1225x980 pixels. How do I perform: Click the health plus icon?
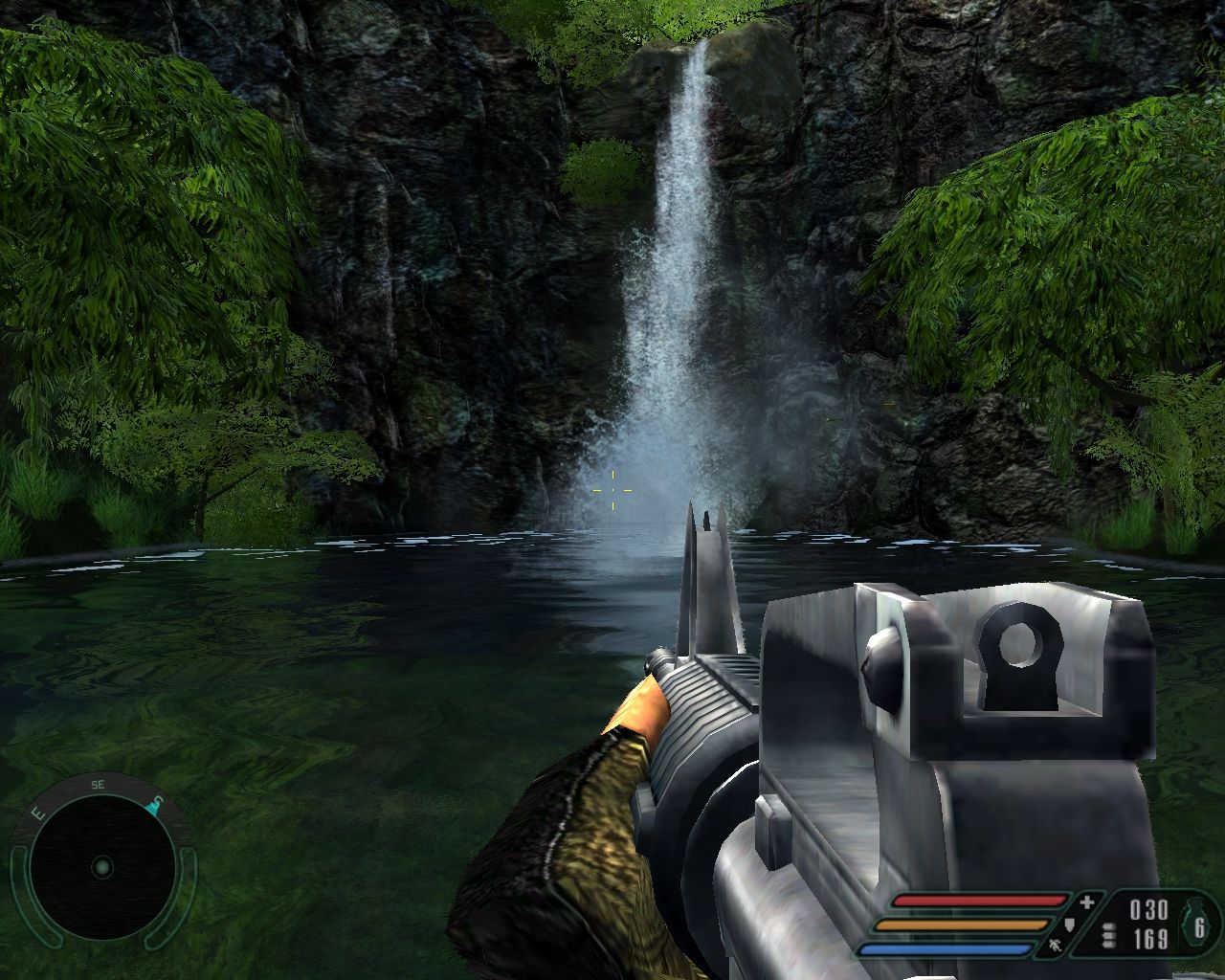[x=1086, y=902]
